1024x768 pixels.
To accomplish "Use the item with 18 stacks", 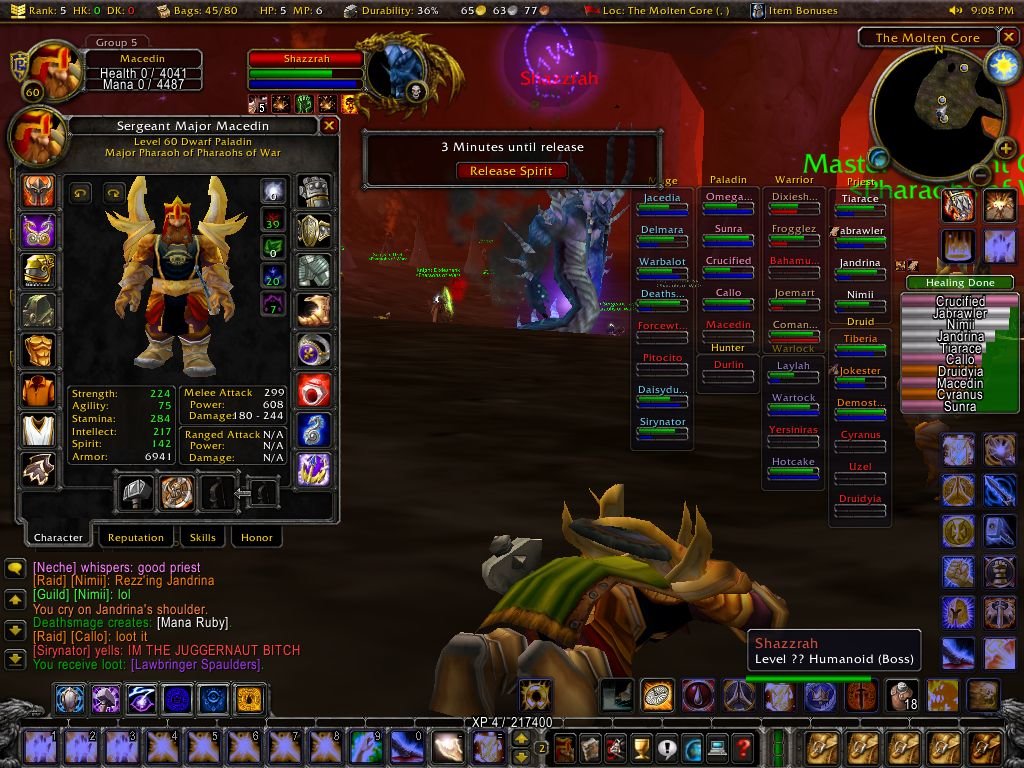I will coord(902,693).
